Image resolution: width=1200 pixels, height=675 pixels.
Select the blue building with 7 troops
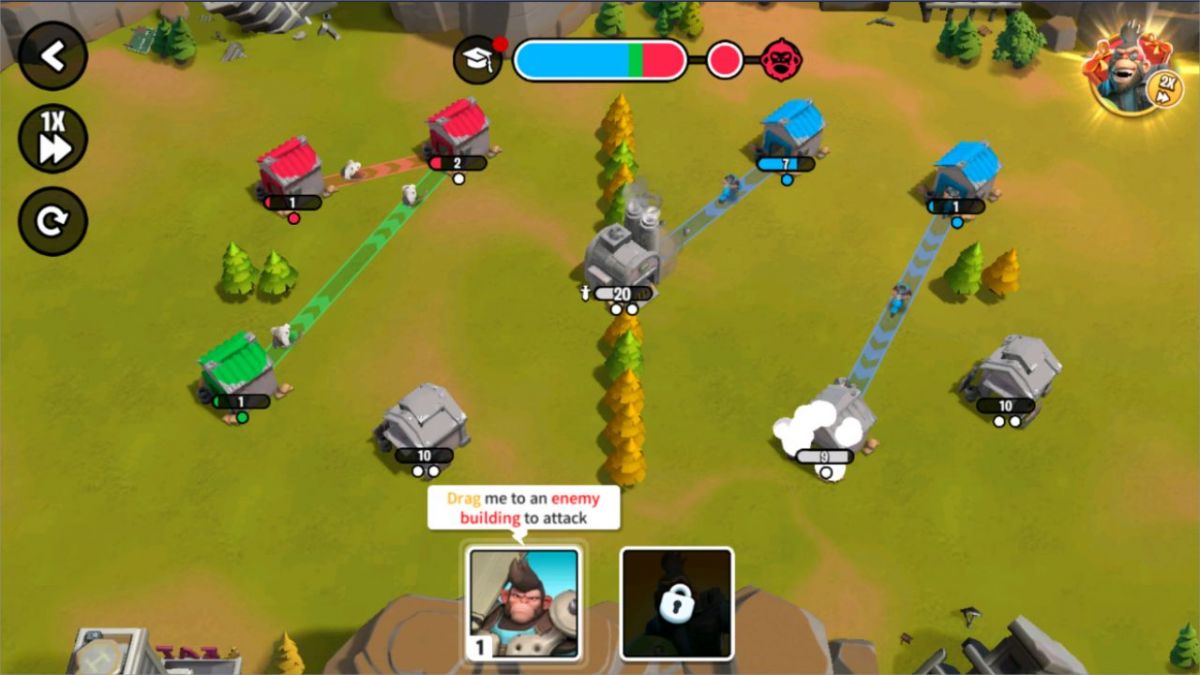tap(792, 129)
